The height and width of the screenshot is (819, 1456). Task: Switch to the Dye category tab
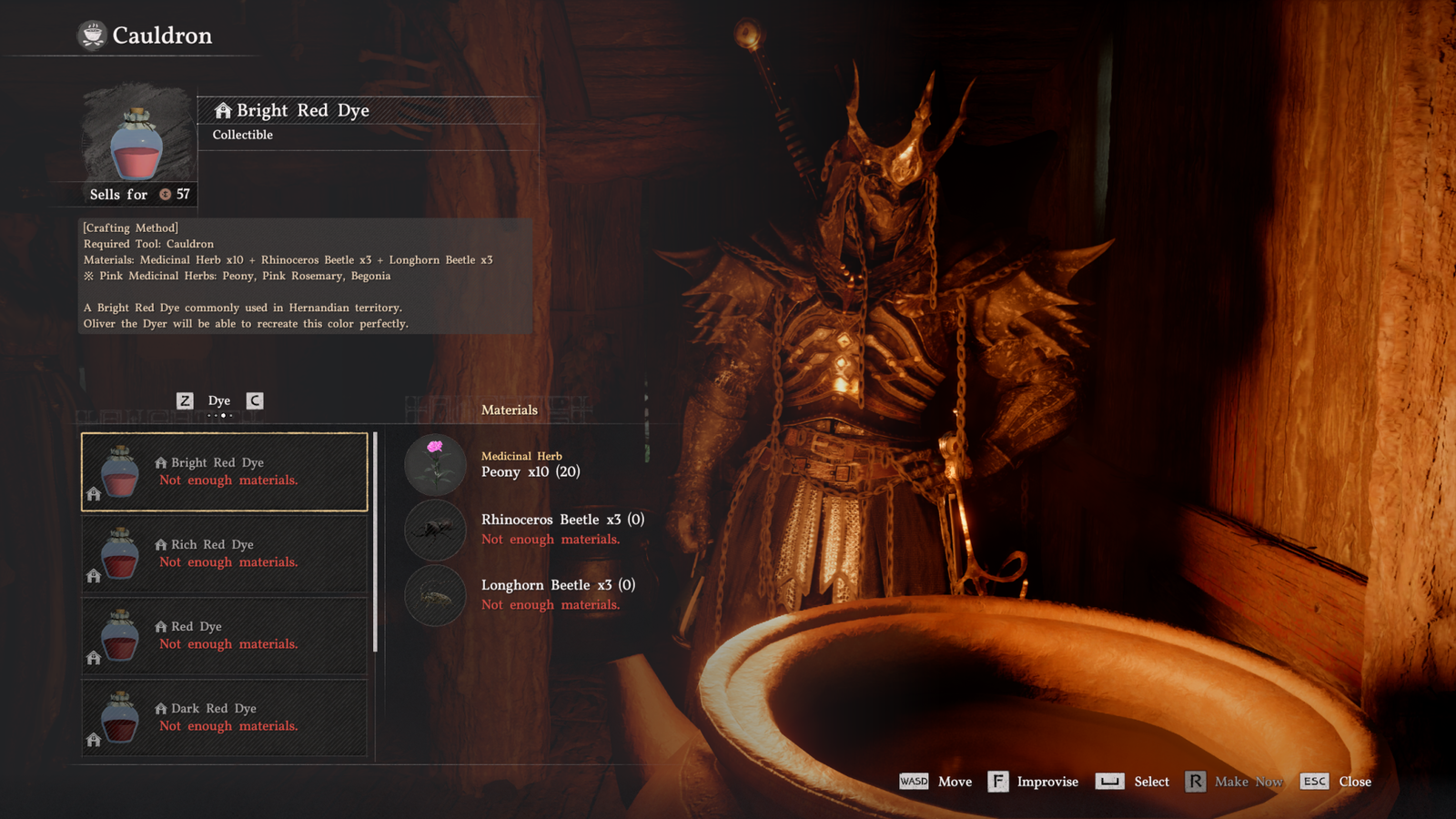pos(219,400)
